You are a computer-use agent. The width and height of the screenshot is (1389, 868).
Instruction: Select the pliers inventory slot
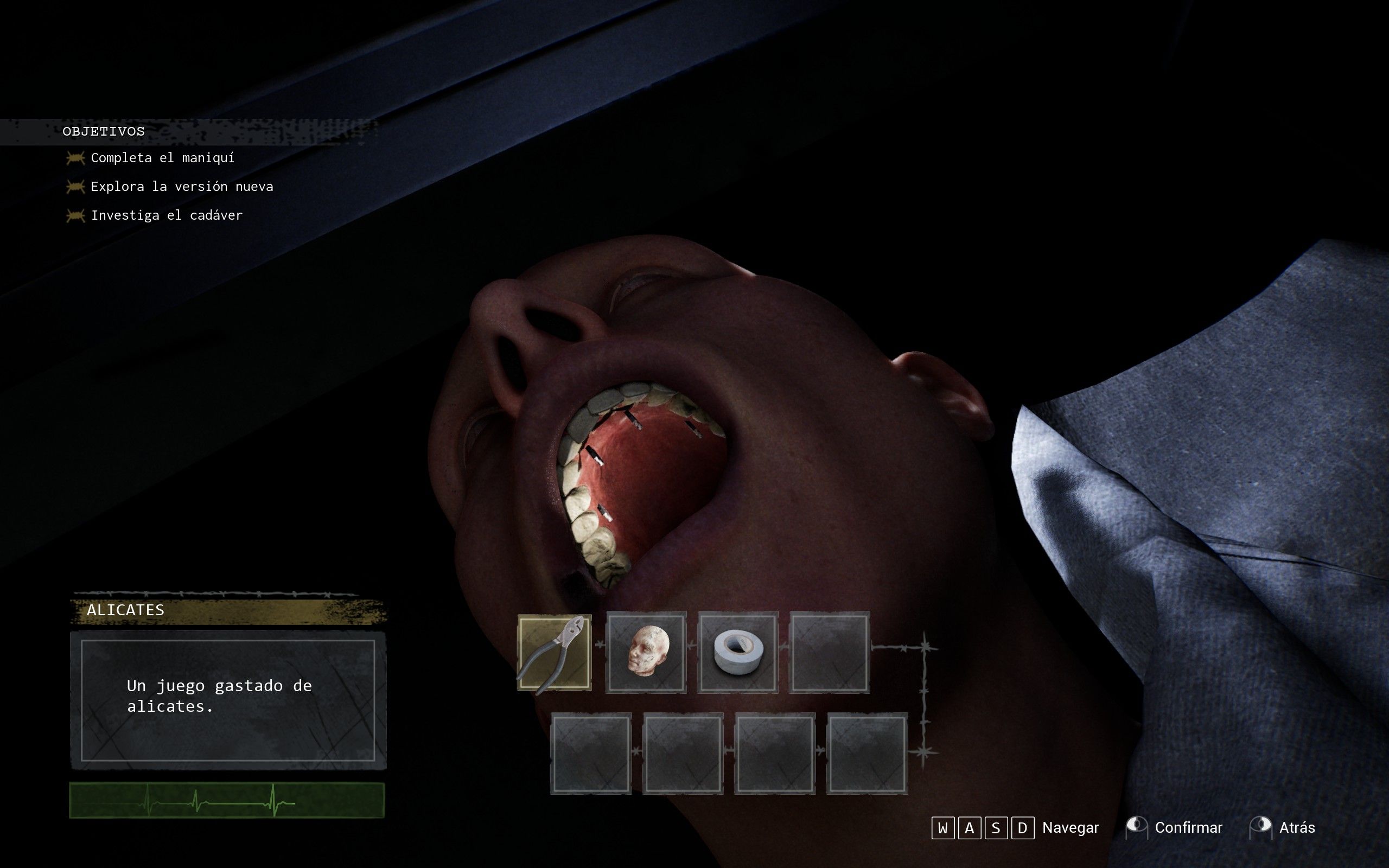(554, 652)
